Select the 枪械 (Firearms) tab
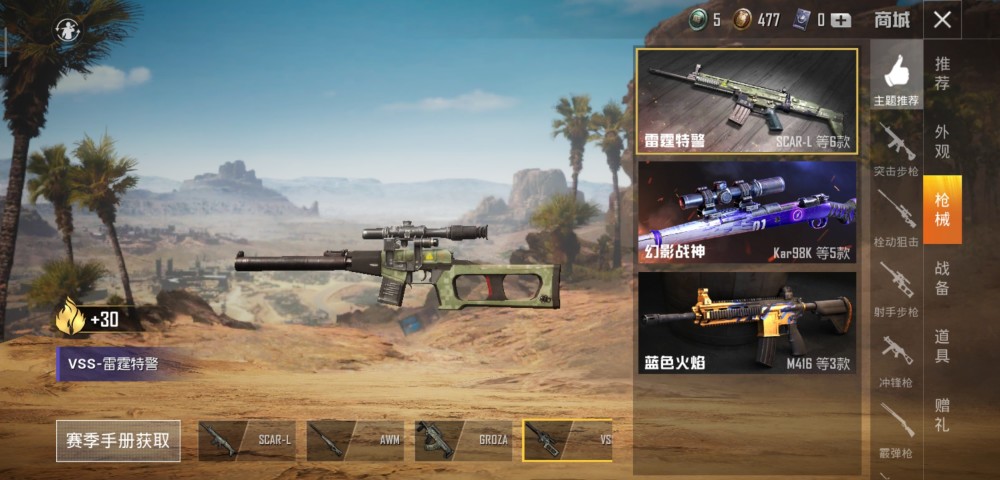1000x480 pixels. tap(942, 209)
